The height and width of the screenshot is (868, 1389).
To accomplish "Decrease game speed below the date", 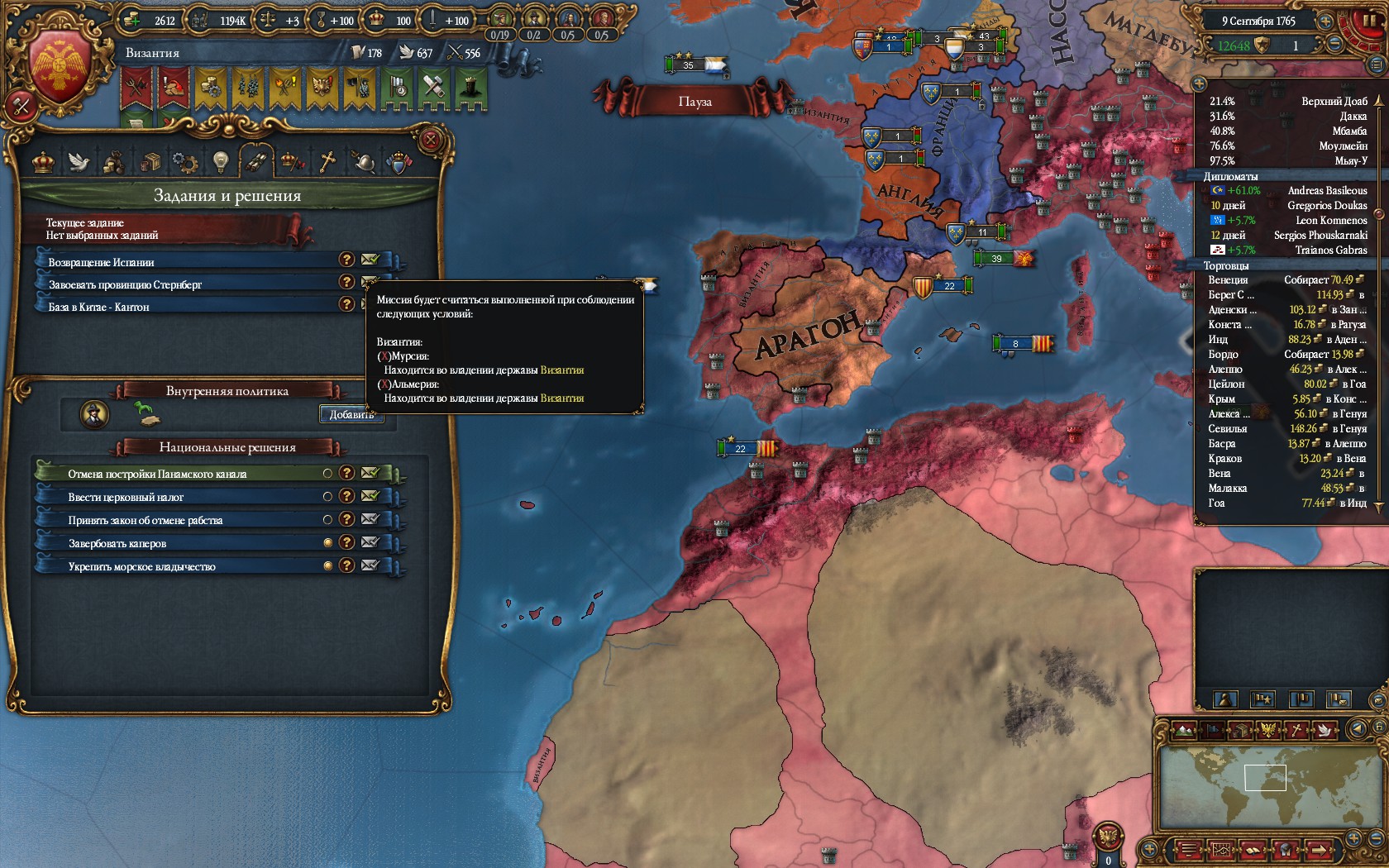I will pyautogui.click(x=1335, y=44).
